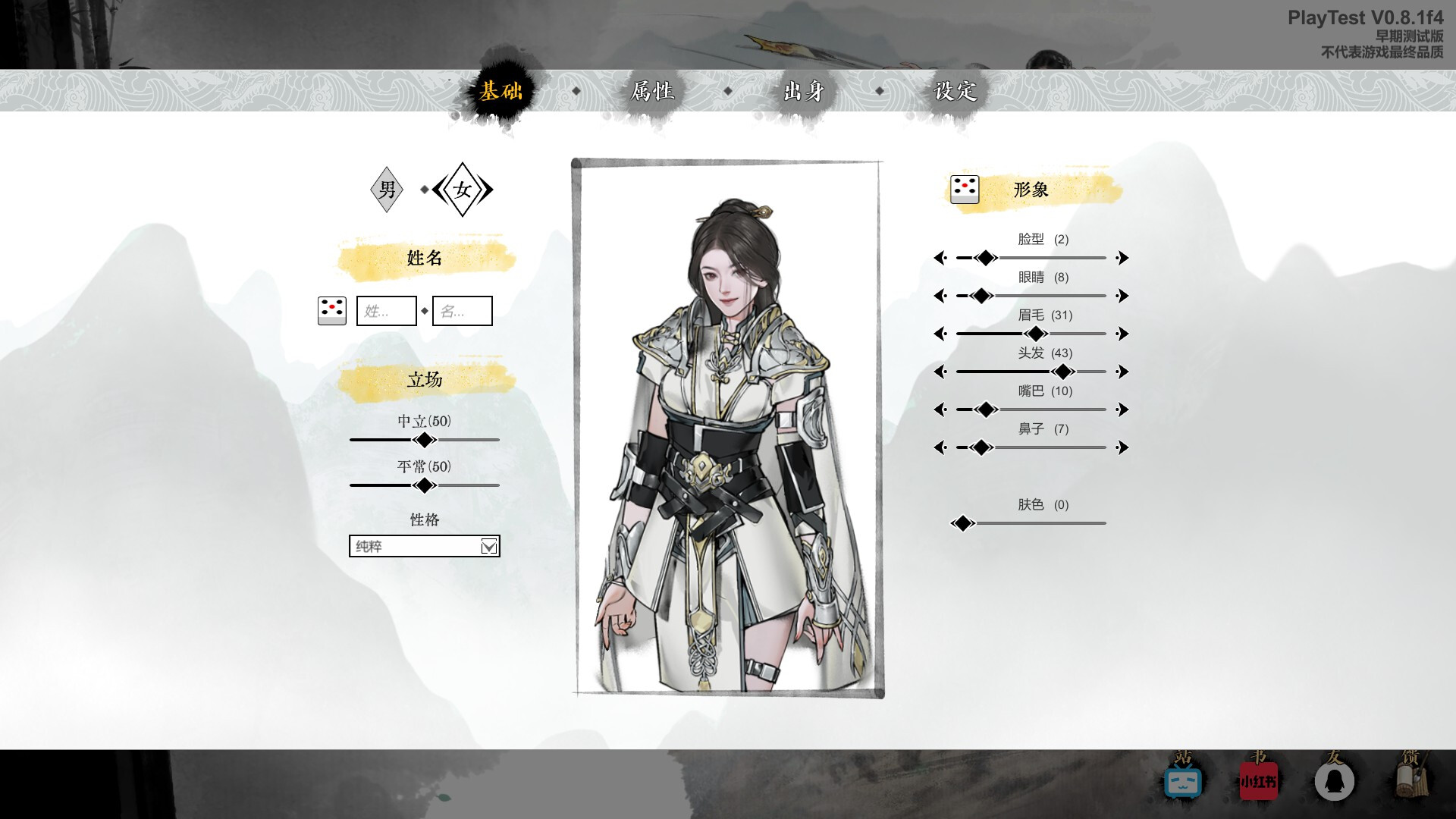1456x819 pixels.
Task: Click the left arrow beside the 鼻子 slider
Action: 940,447
